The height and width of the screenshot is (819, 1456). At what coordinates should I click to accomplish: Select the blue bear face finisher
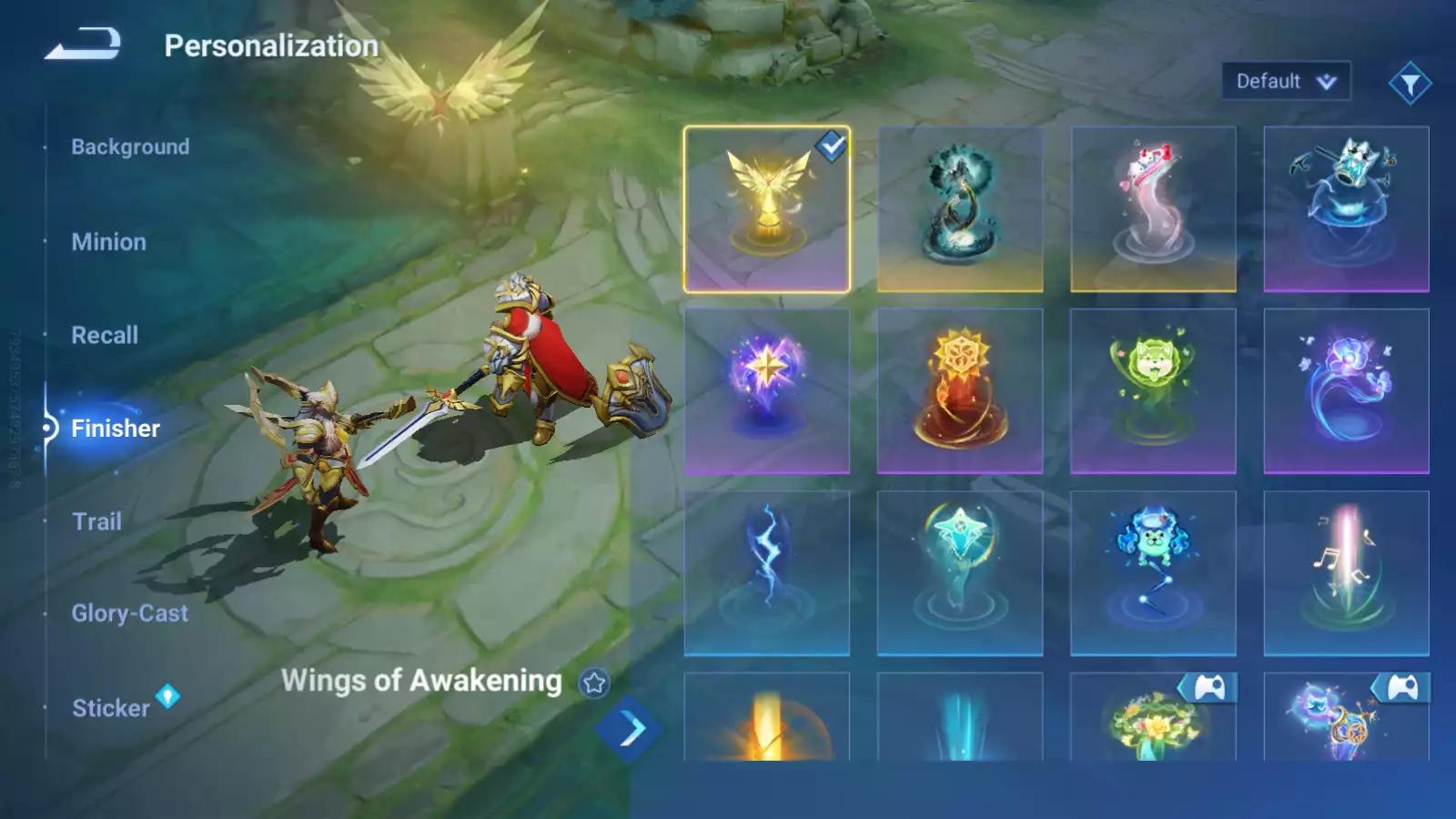coord(1153,573)
